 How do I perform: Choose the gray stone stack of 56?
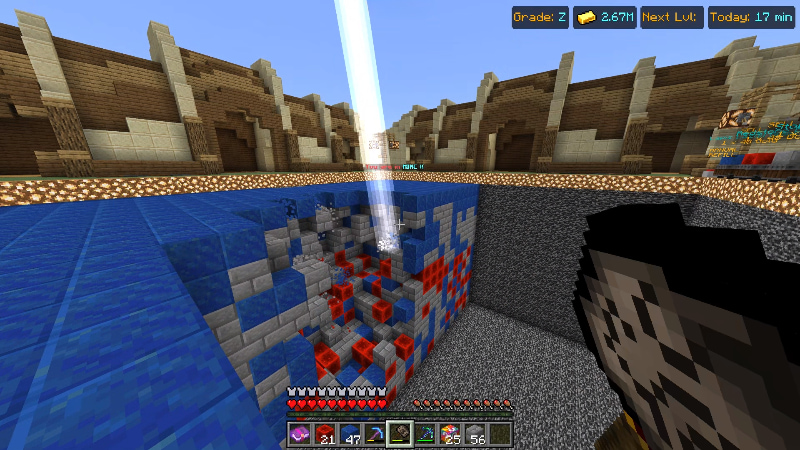point(475,434)
